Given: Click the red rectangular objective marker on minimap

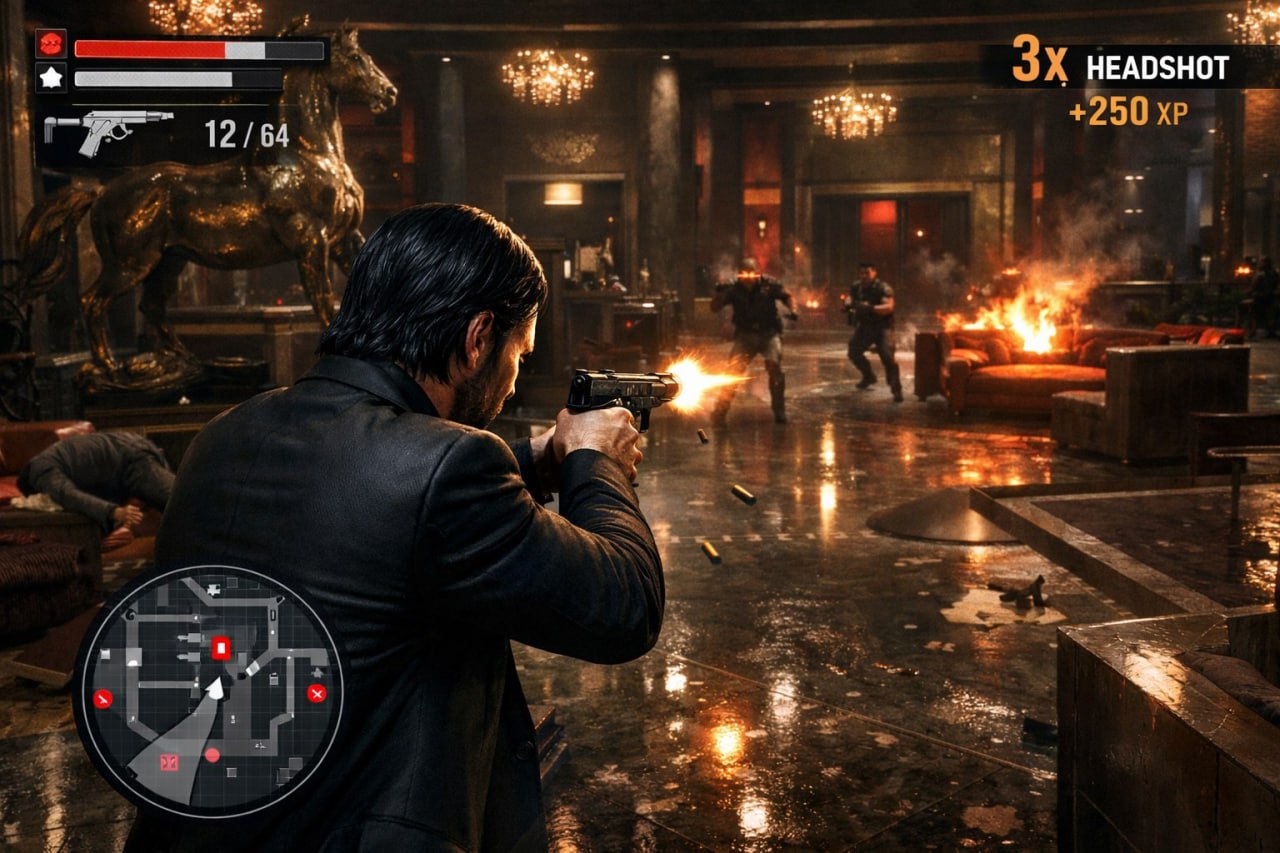Looking at the screenshot, I should [221, 648].
